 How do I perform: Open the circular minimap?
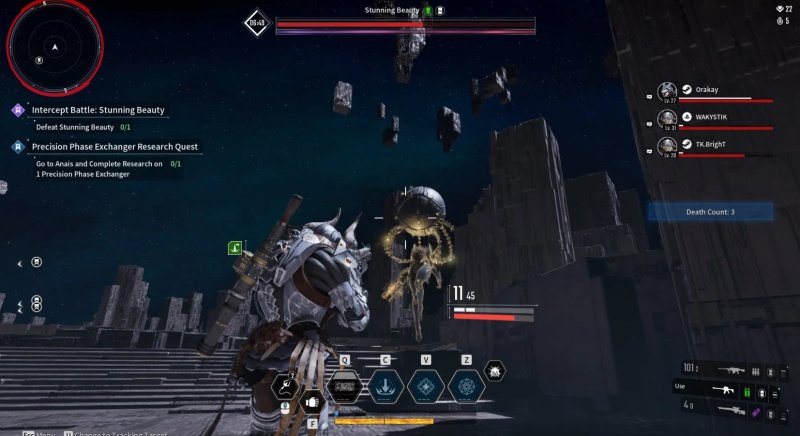pyautogui.click(x=55, y=46)
